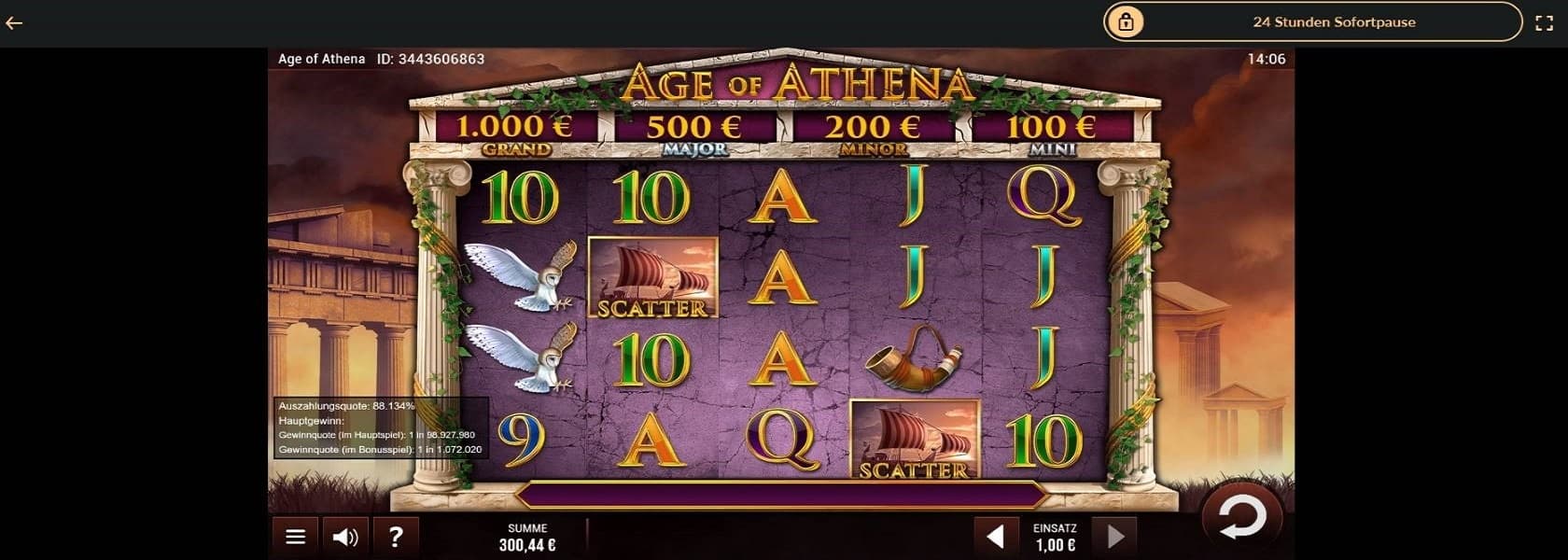Image resolution: width=1568 pixels, height=560 pixels.
Task: Open the hamburger game menu
Action: tap(295, 537)
